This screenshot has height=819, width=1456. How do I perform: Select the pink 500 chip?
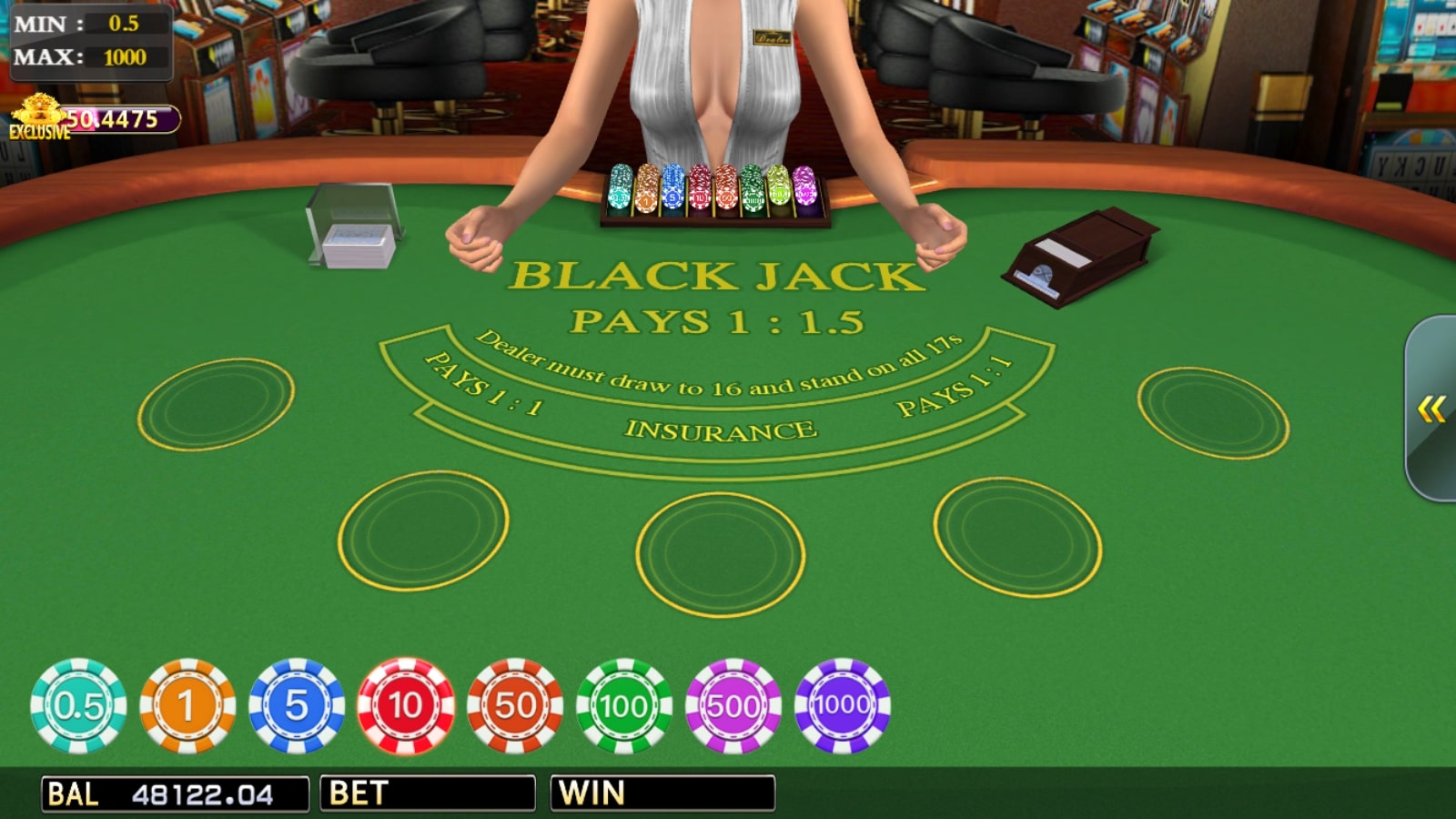click(733, 705)
